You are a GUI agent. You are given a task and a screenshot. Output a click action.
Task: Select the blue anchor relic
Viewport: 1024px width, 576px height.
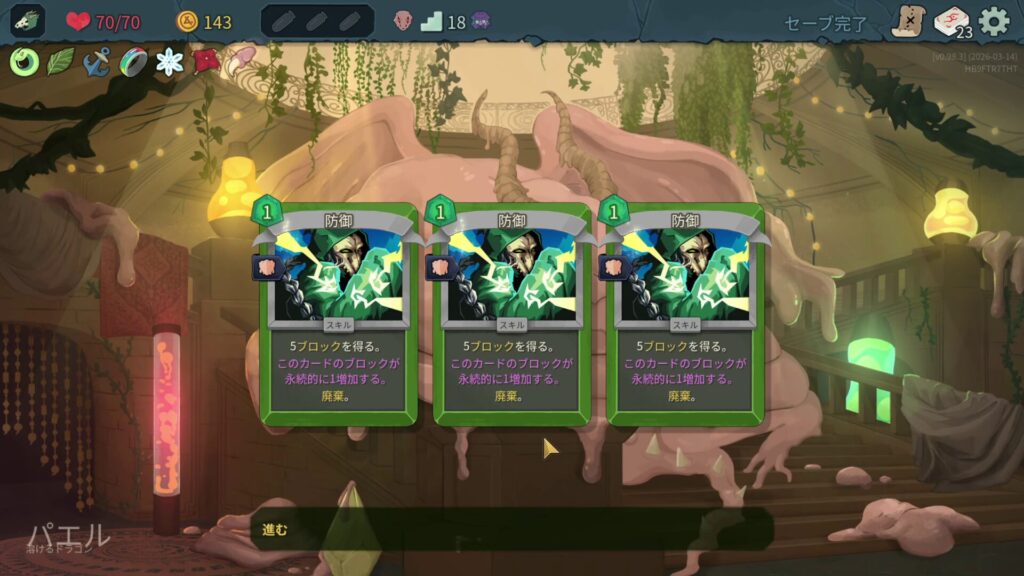[x=96, y=63]
